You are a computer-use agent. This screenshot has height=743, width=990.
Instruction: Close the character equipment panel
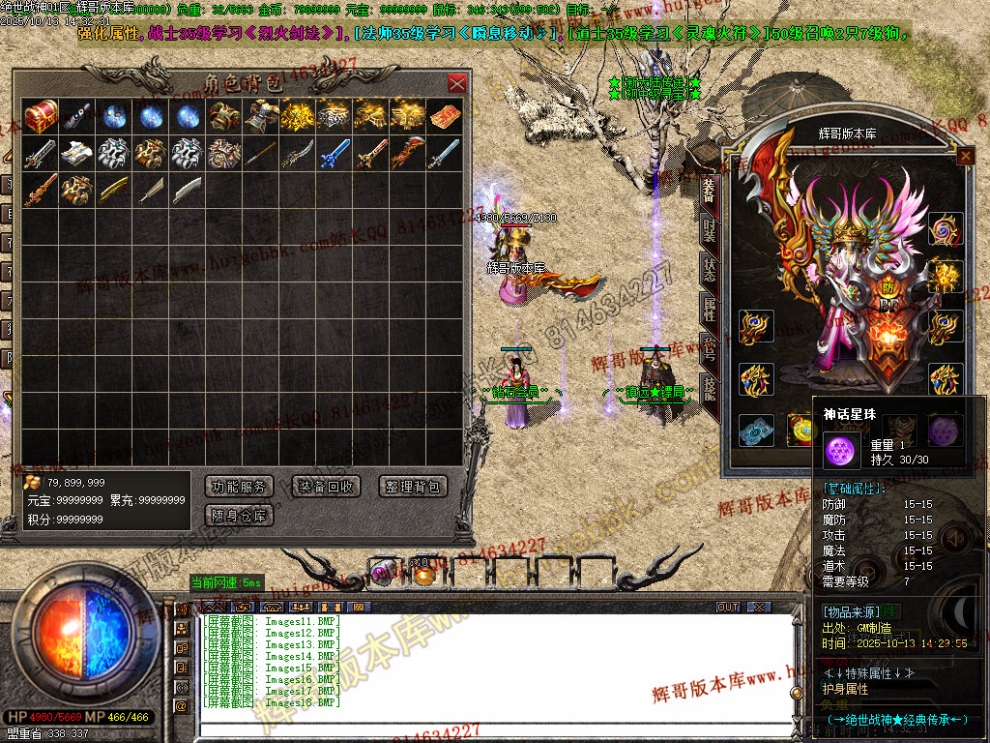tap(965, 156)
